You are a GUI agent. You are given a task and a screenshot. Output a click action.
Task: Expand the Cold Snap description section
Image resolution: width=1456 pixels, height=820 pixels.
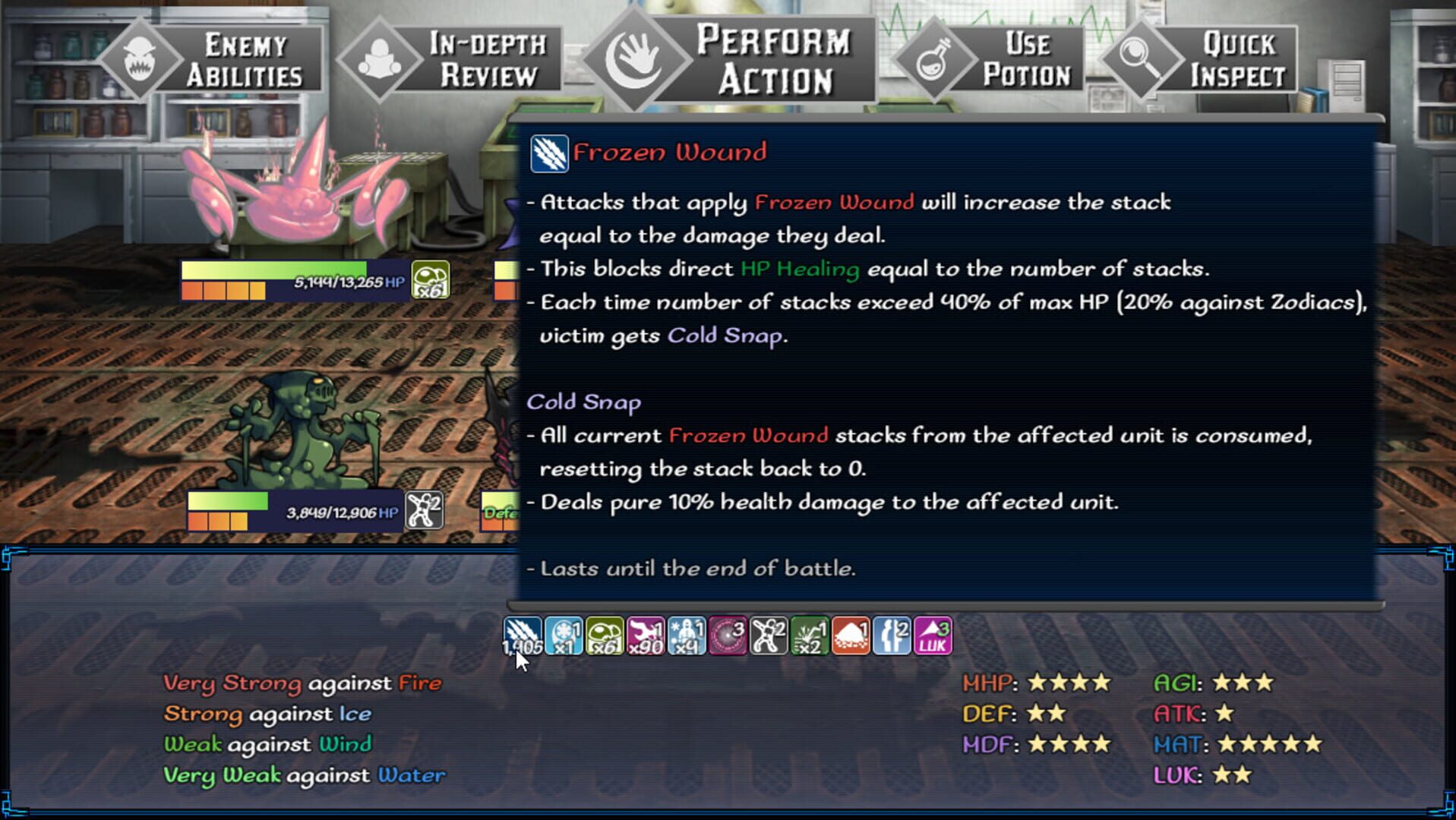coord(585,402)
